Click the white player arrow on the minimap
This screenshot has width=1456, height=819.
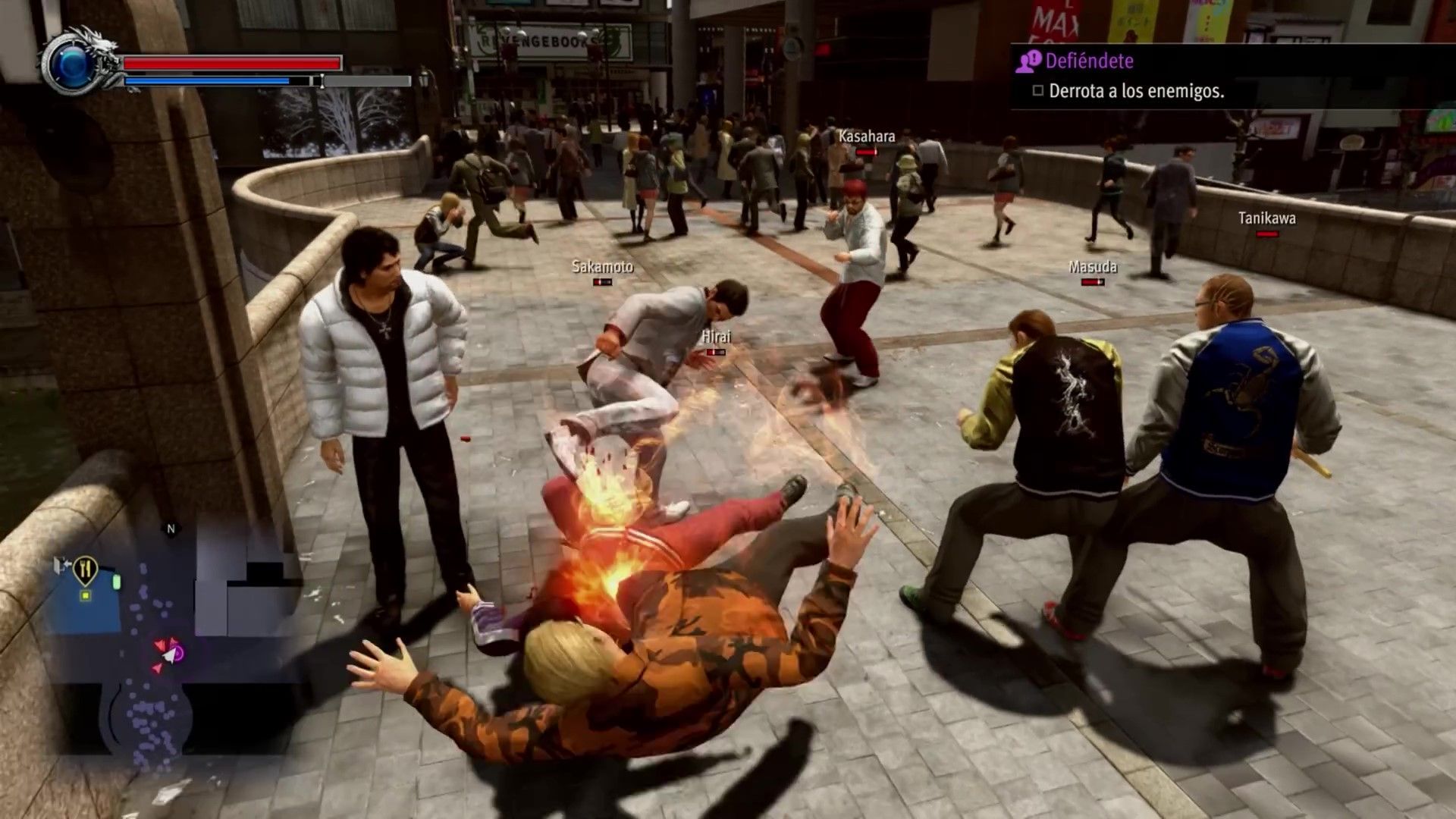tap(169, 655)
